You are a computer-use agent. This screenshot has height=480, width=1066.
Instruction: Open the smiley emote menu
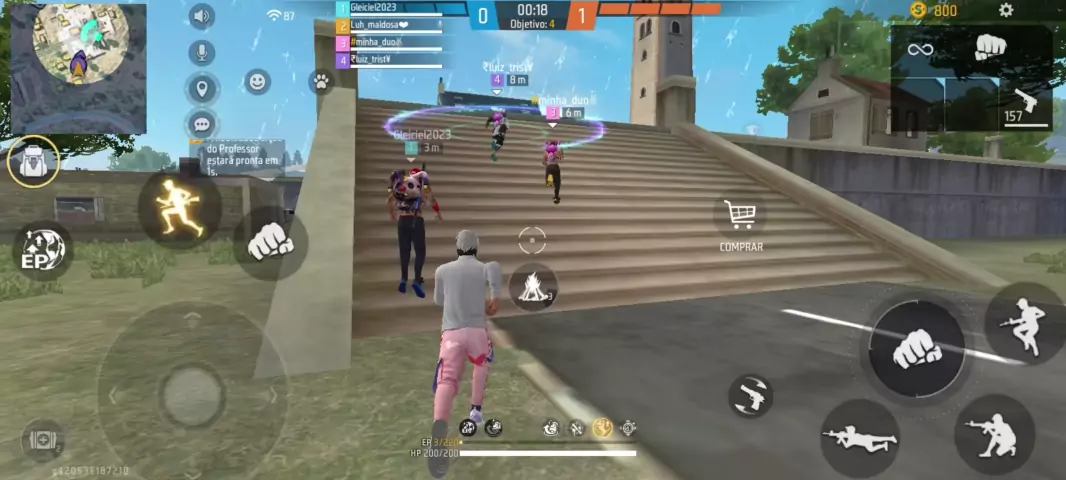(x=258, y=82)
